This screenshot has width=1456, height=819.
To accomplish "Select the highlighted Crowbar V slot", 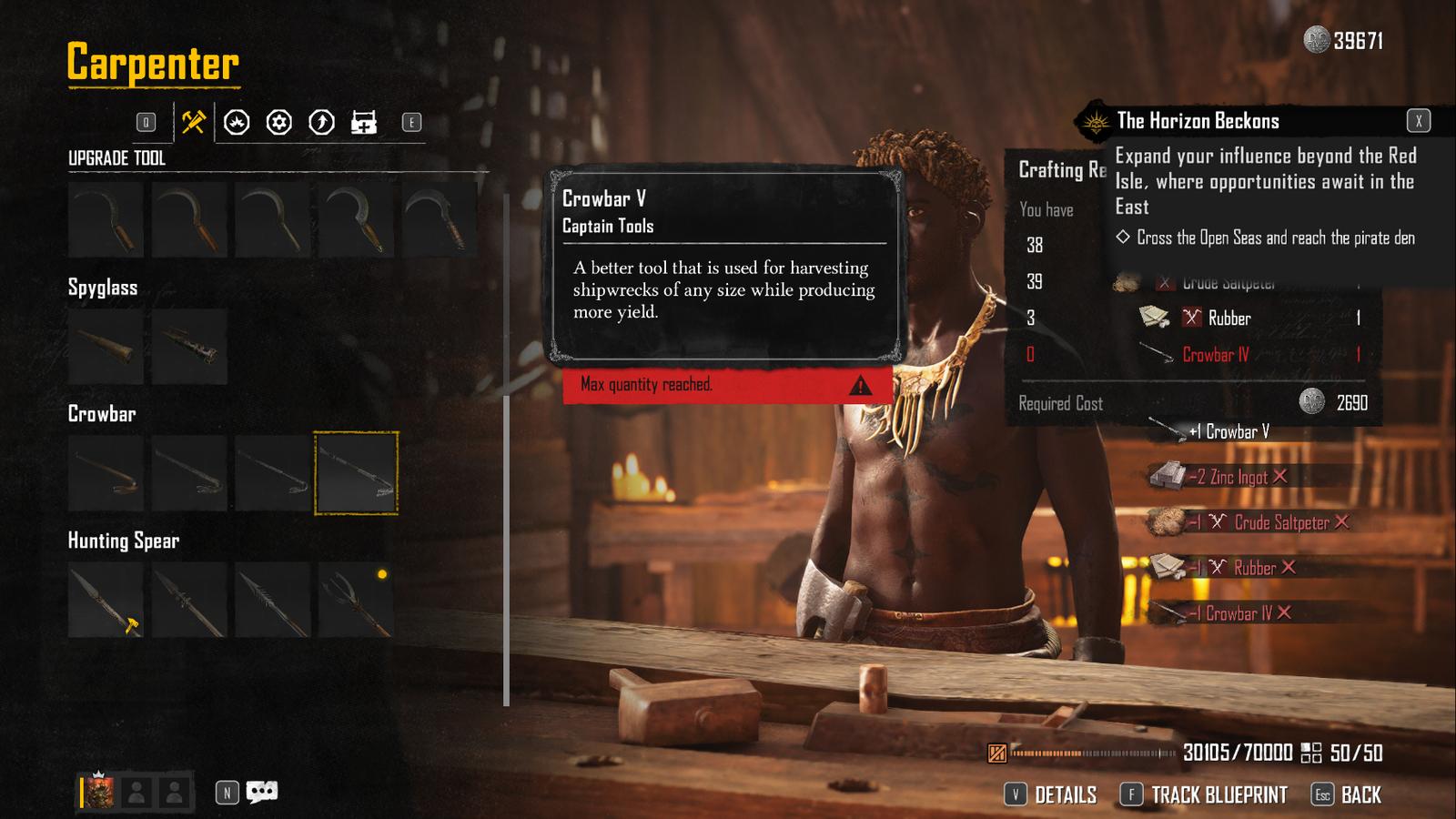I will click(x=356, y=473).
